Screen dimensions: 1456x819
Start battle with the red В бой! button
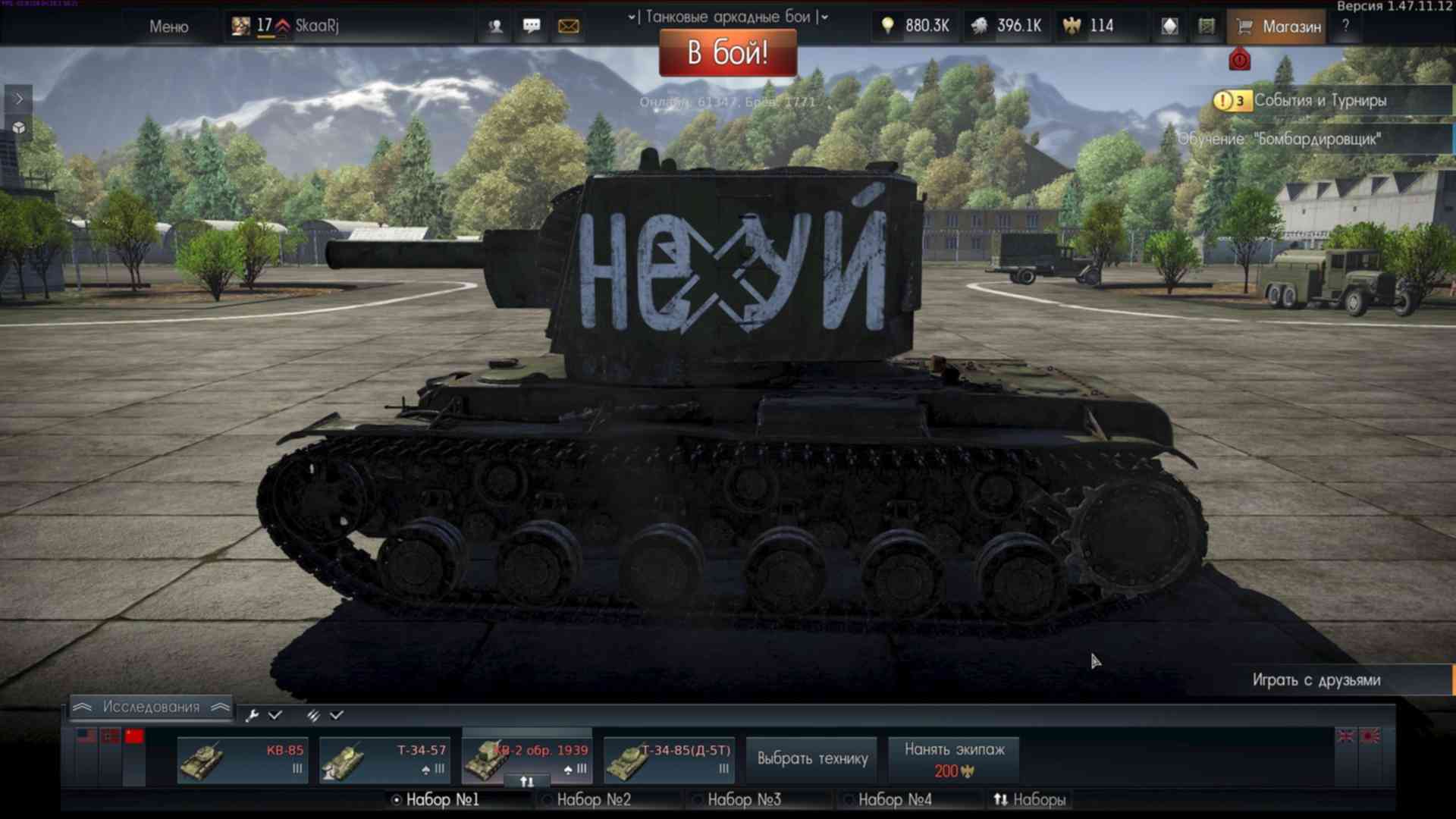point(727,53)
